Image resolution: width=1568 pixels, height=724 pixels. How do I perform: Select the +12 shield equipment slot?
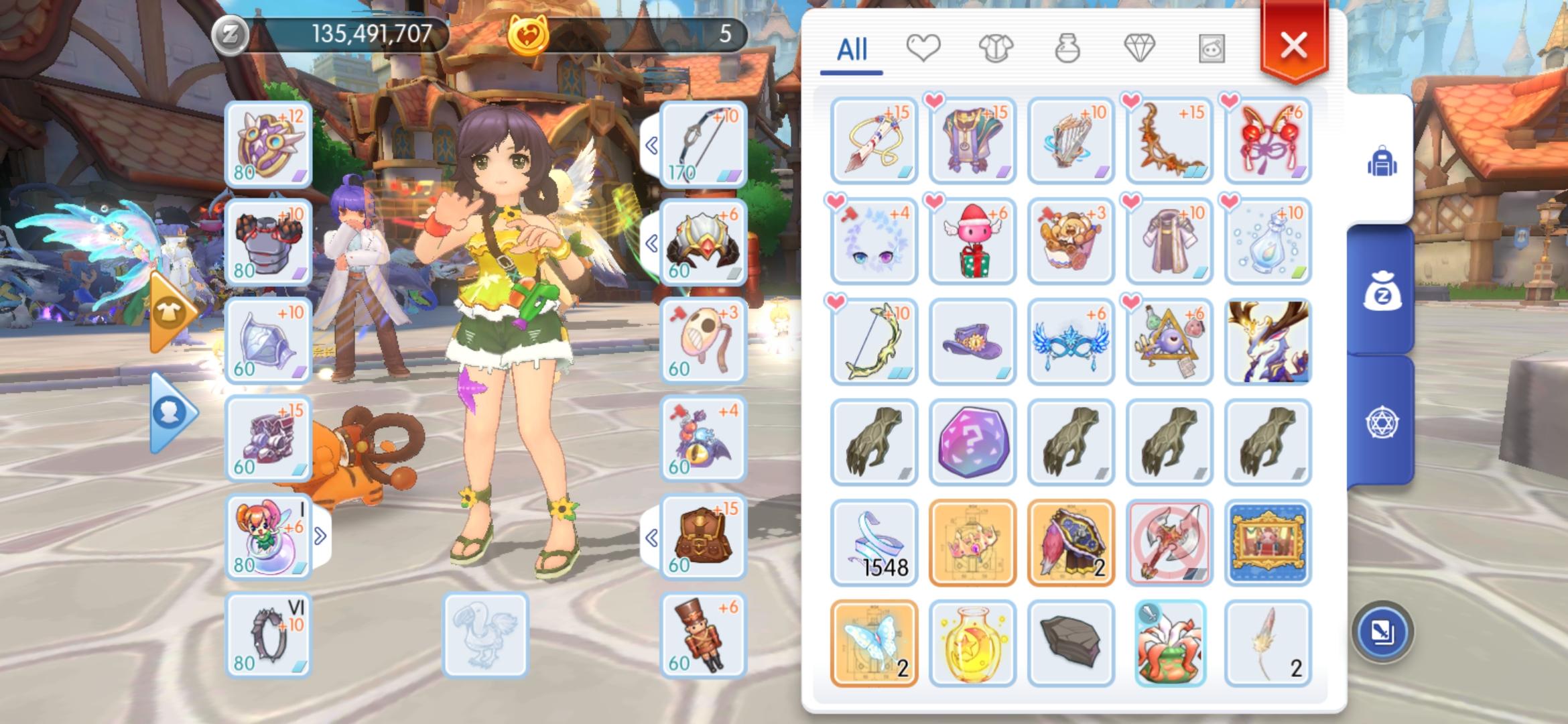[x=268, y=144]
